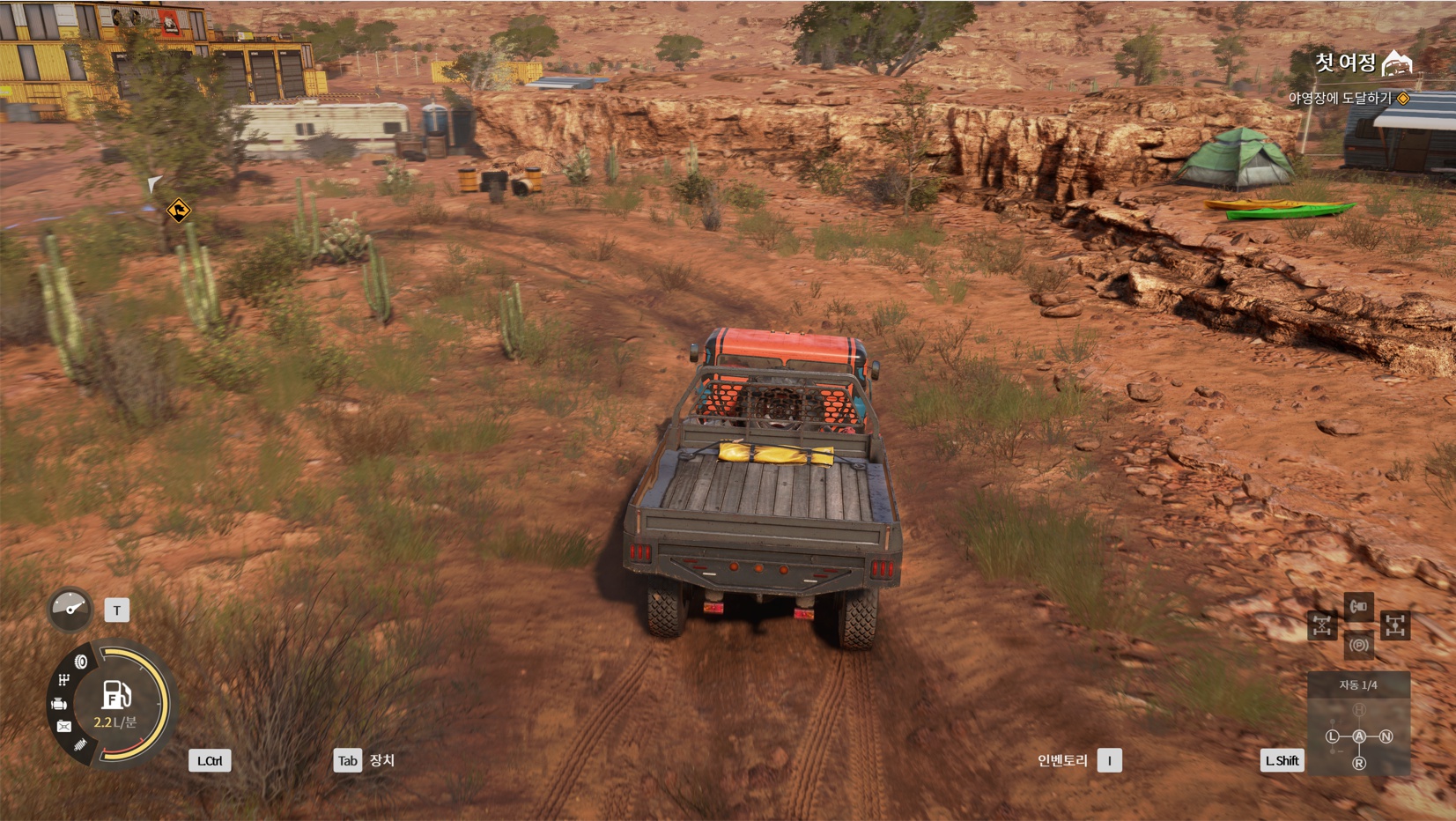Screen dimensions: 1456x821
Task: Shift gearbox to N neutral
Action: [x=1386, y=736]
